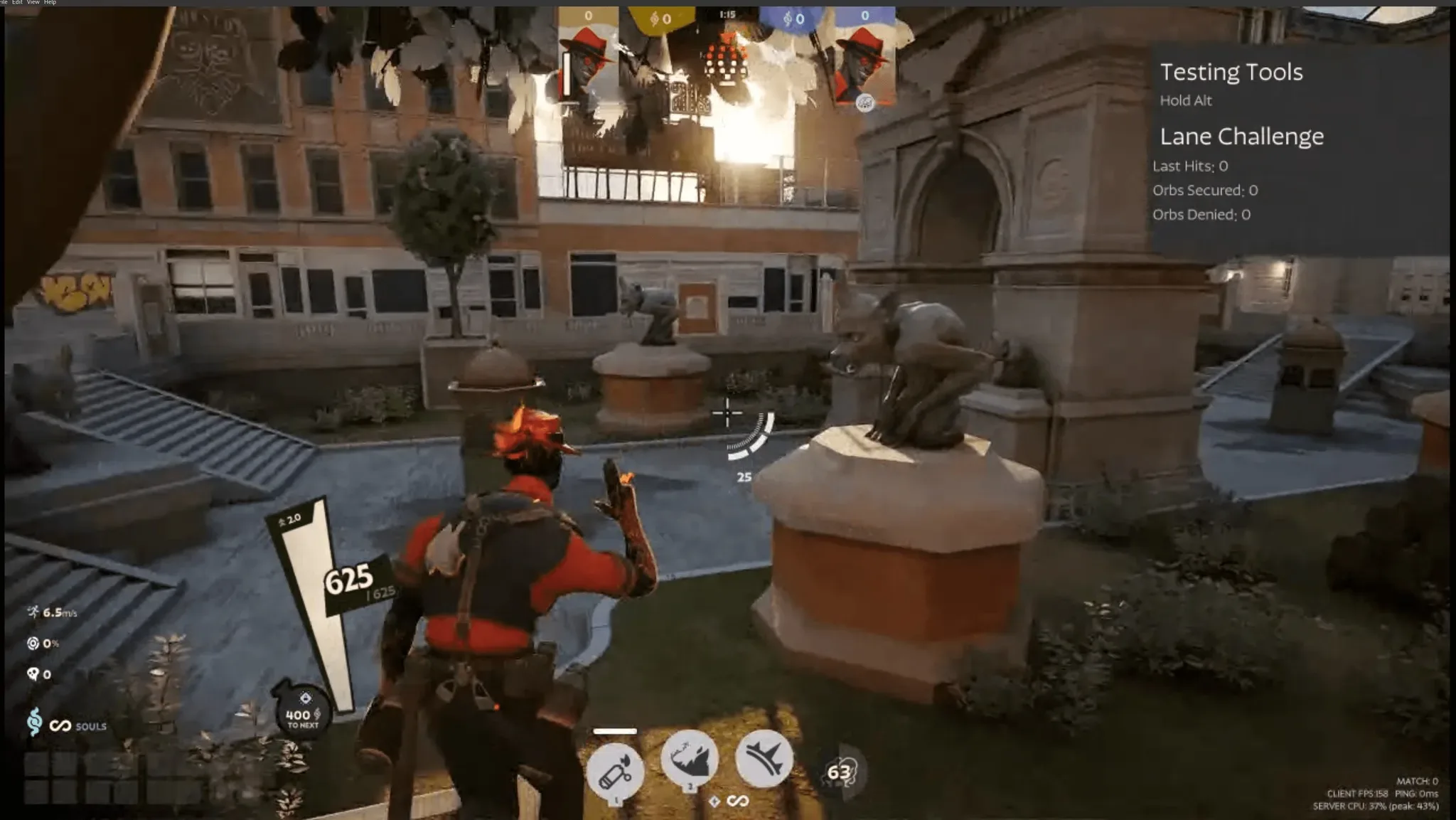Expand the Testing Tools panel with Hold Alt
This screenshot has height=820, width=1456.
pyautogui.click(x=1186, y=100)
